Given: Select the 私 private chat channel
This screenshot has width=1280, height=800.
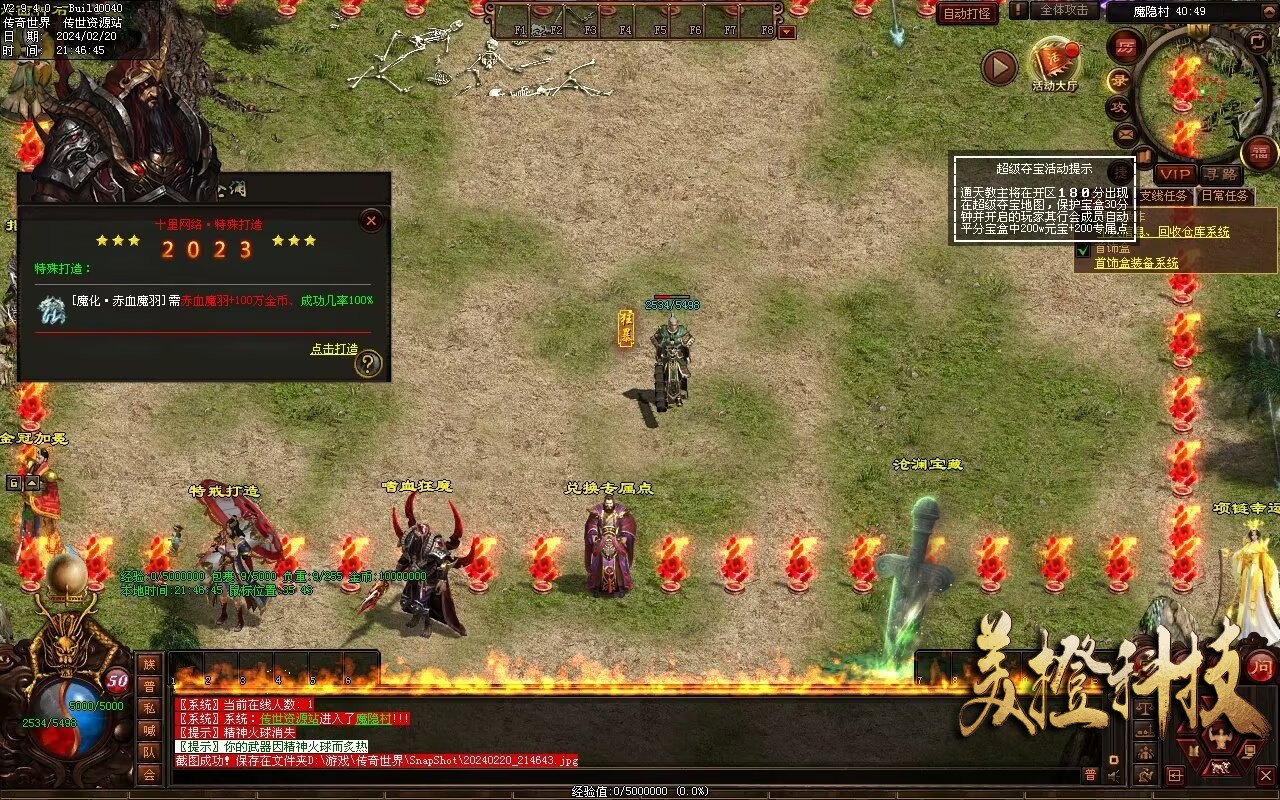Looking at the screenshot, I should tap(148, 708).
